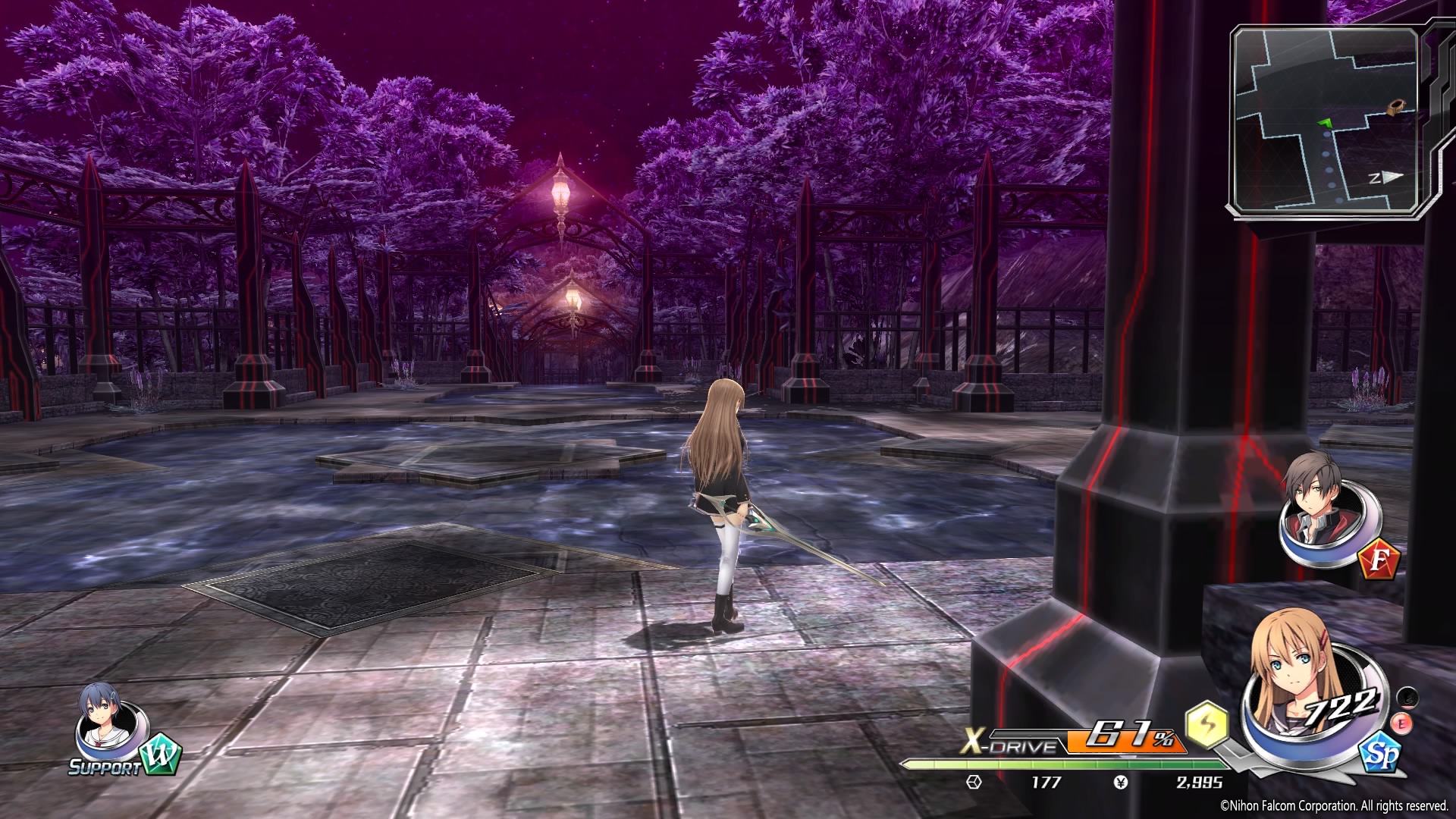1456x819 pixels.
Task: Open the dungeon minimap
Action: click(x=1325, y=121)
